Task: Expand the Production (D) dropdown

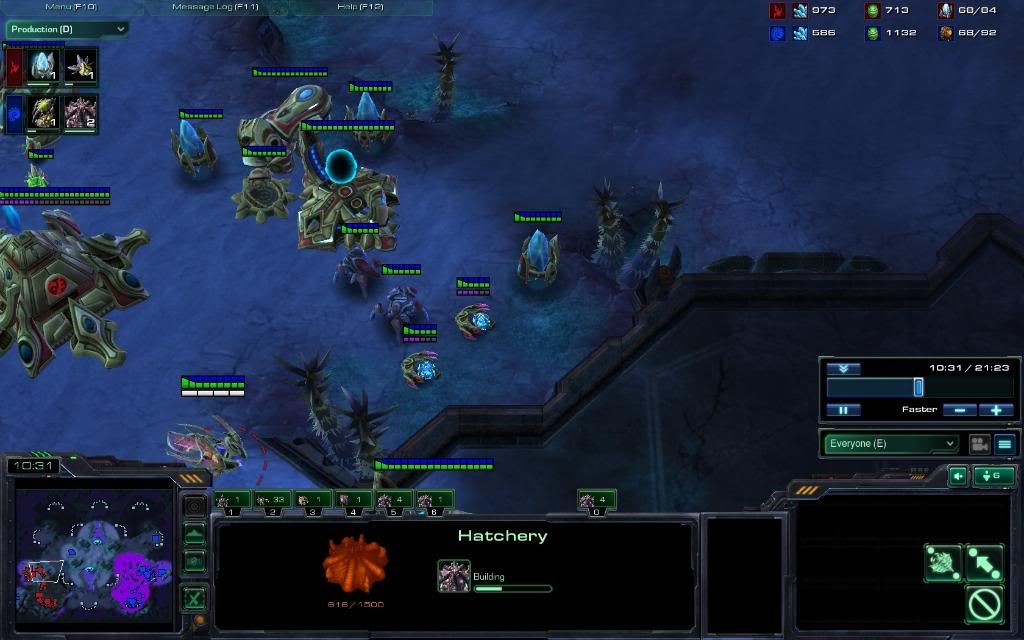Action: 67,29
